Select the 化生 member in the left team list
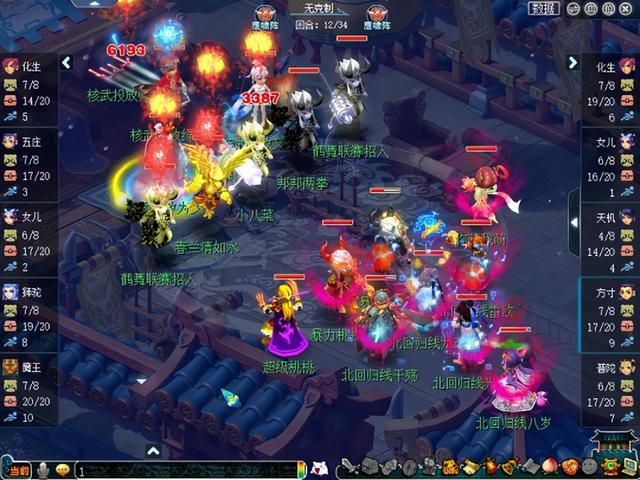 click(x=28, y=82)
